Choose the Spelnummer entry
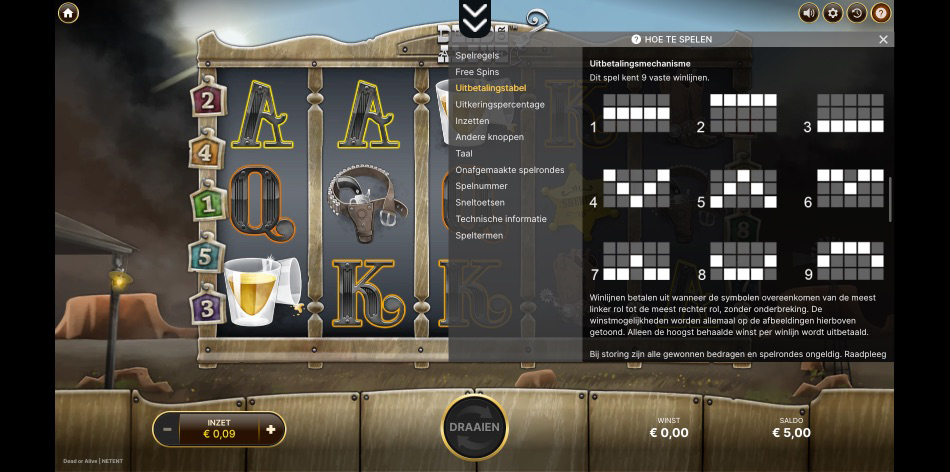The image size is (950, 472). pyautogui.click(x=481, y=186)
